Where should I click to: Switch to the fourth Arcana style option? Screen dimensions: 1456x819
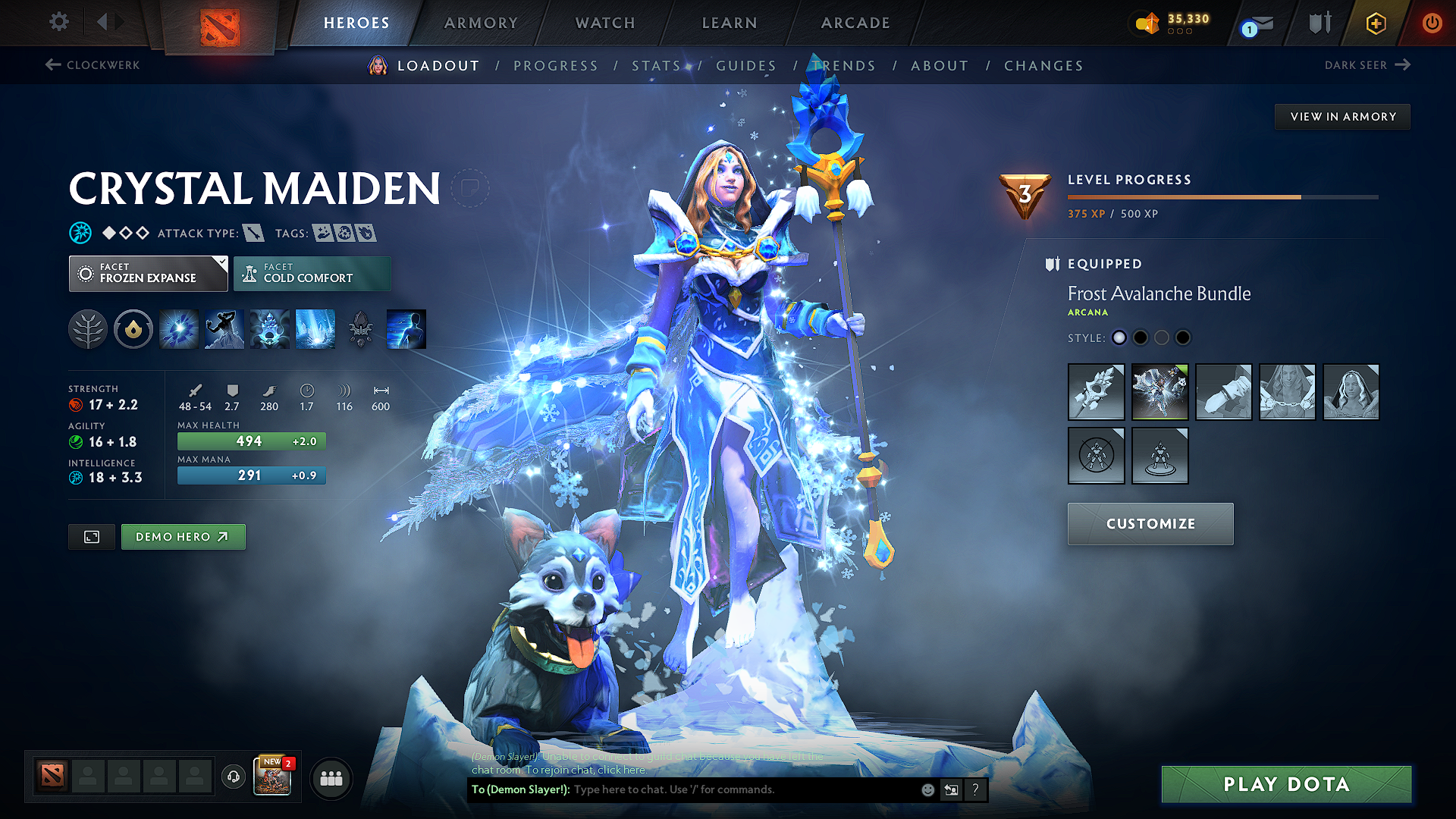coord(1182,337)
